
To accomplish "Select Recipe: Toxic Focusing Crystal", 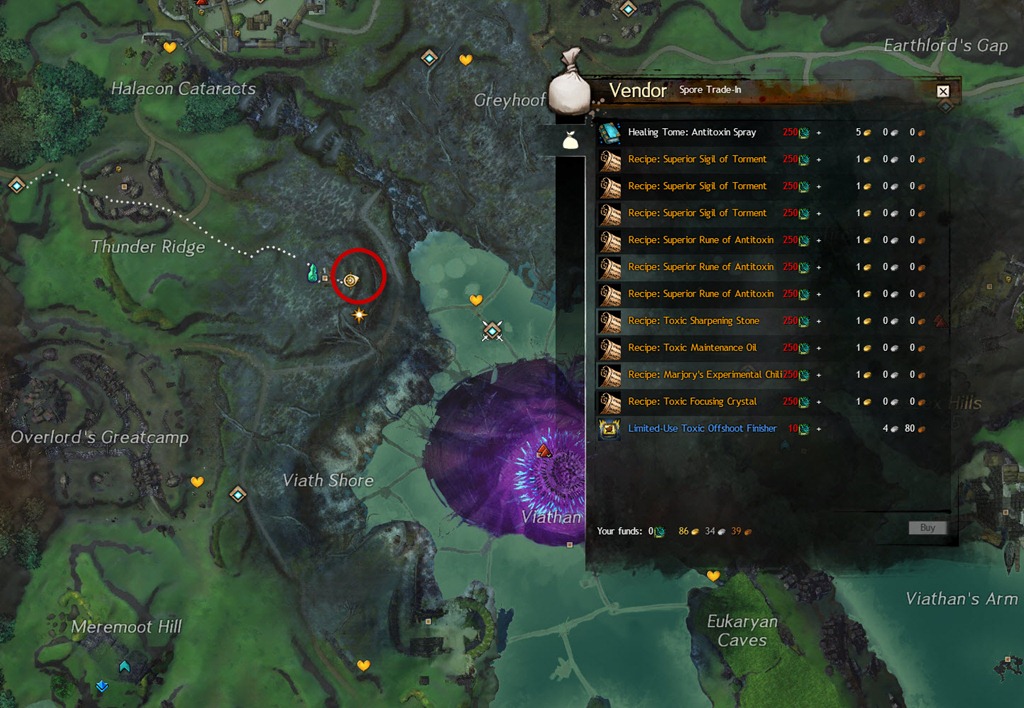I will point(693,402).
